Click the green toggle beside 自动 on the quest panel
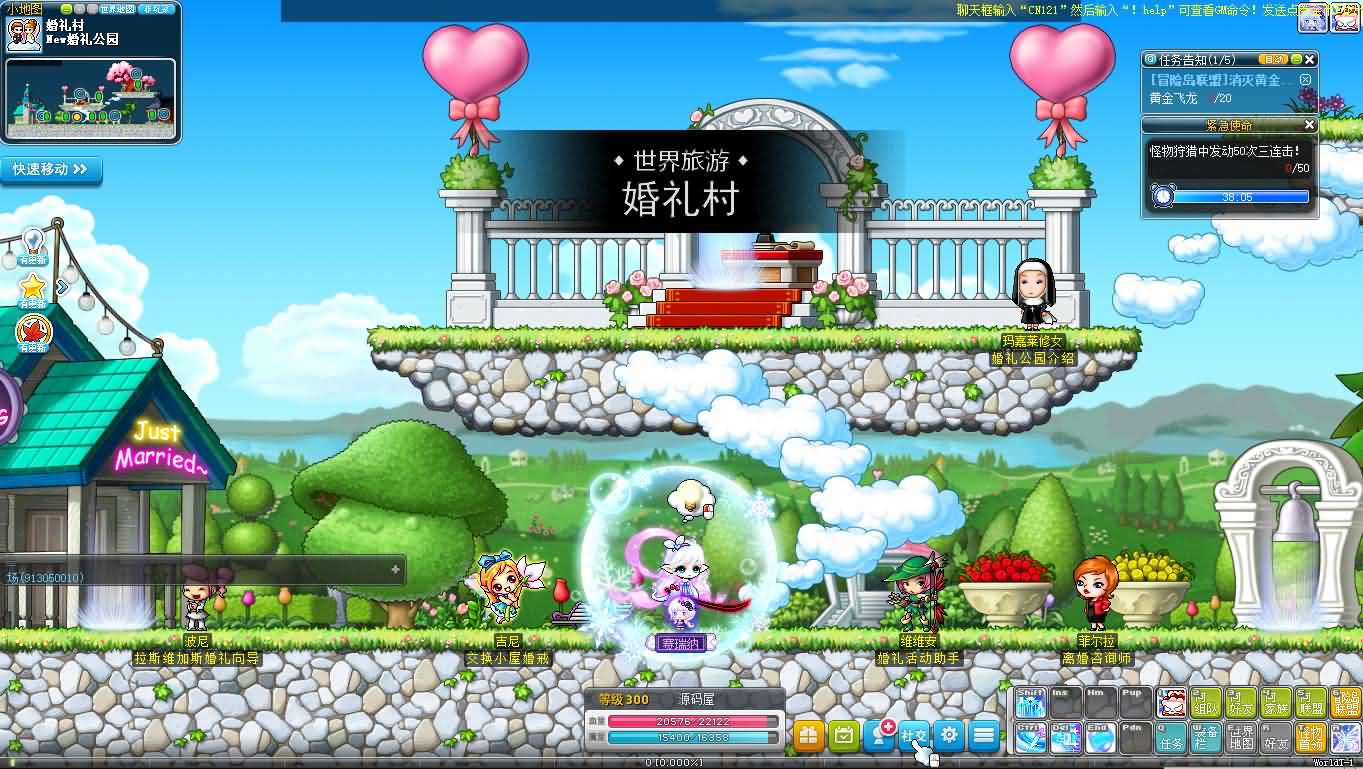 coord(1296,60)
